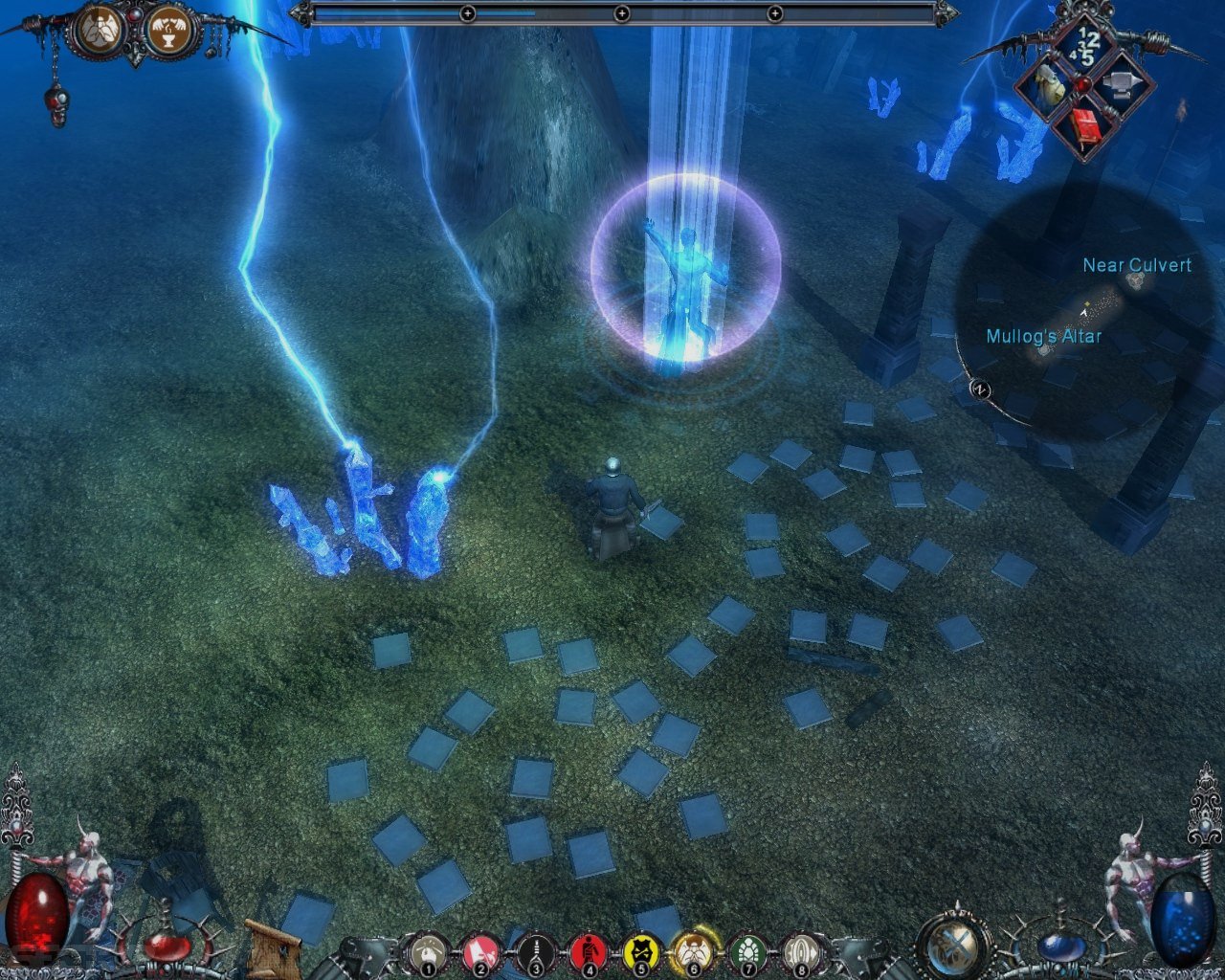This screenshot has height=980, width=1225.
Task: Open the numbered diamond panel showing 1-5
Action: click(1088, 45)
